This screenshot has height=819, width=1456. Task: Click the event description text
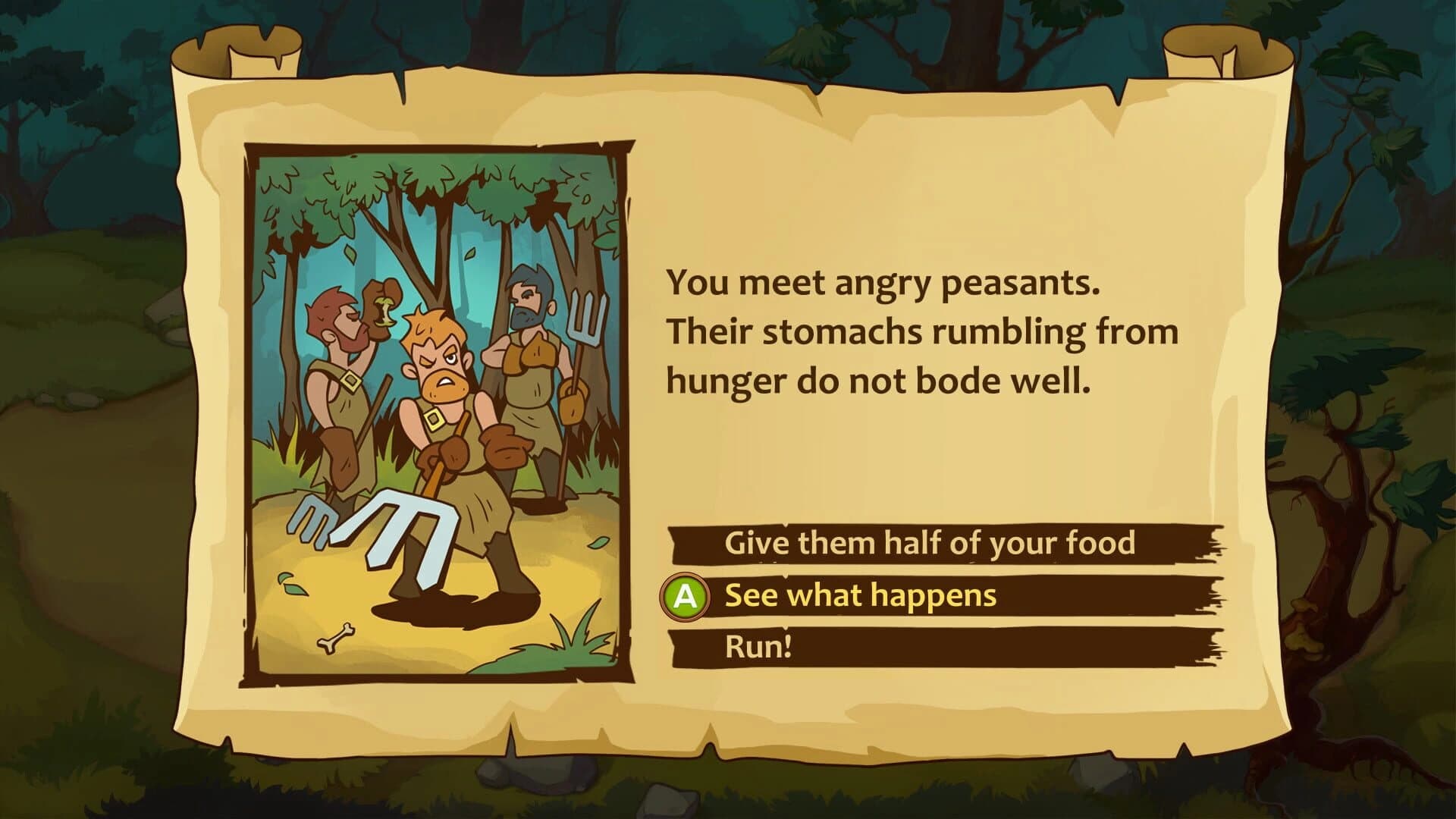click(921, 330)
